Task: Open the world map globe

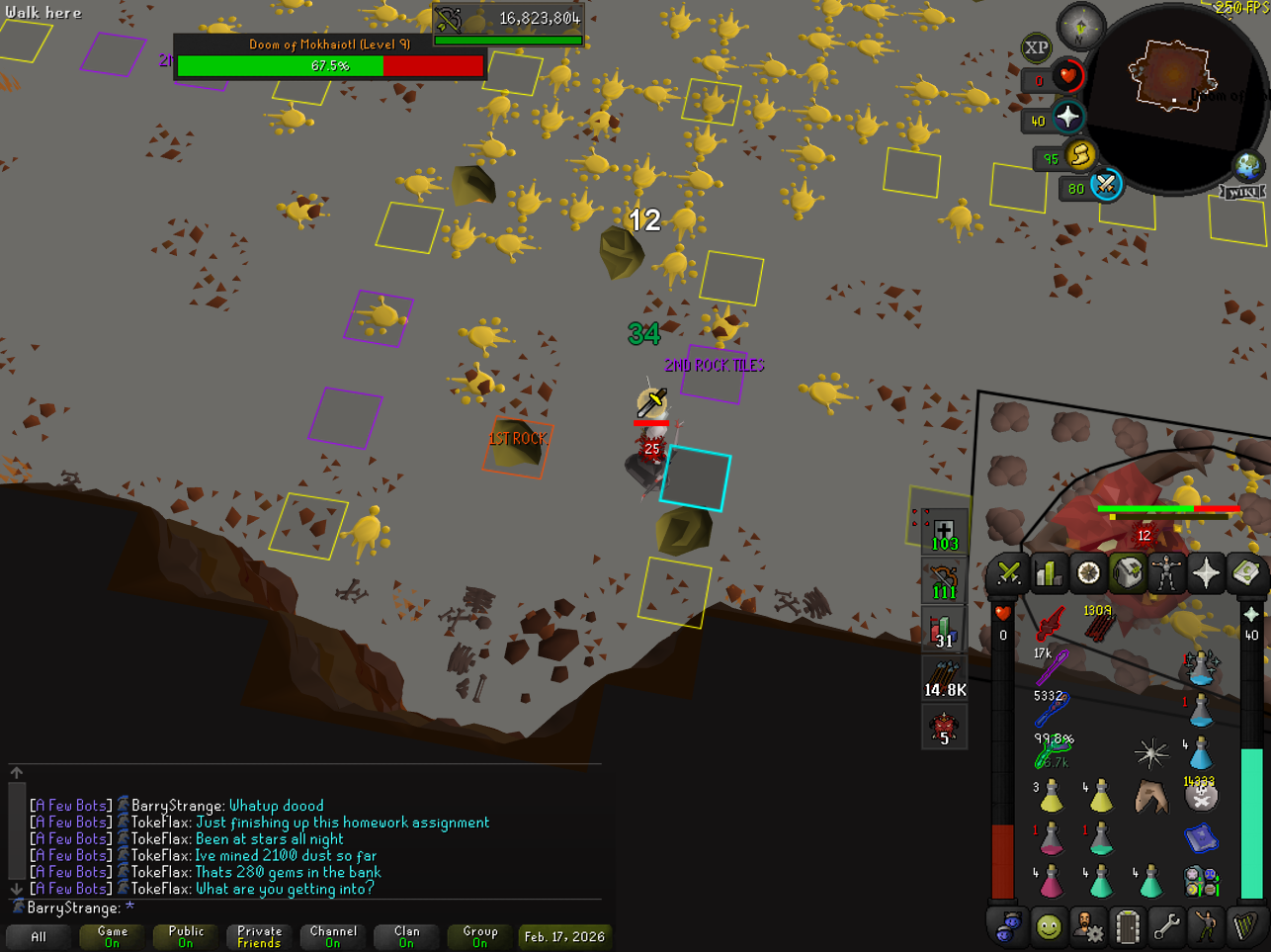Action: (x=1247, y=166)
